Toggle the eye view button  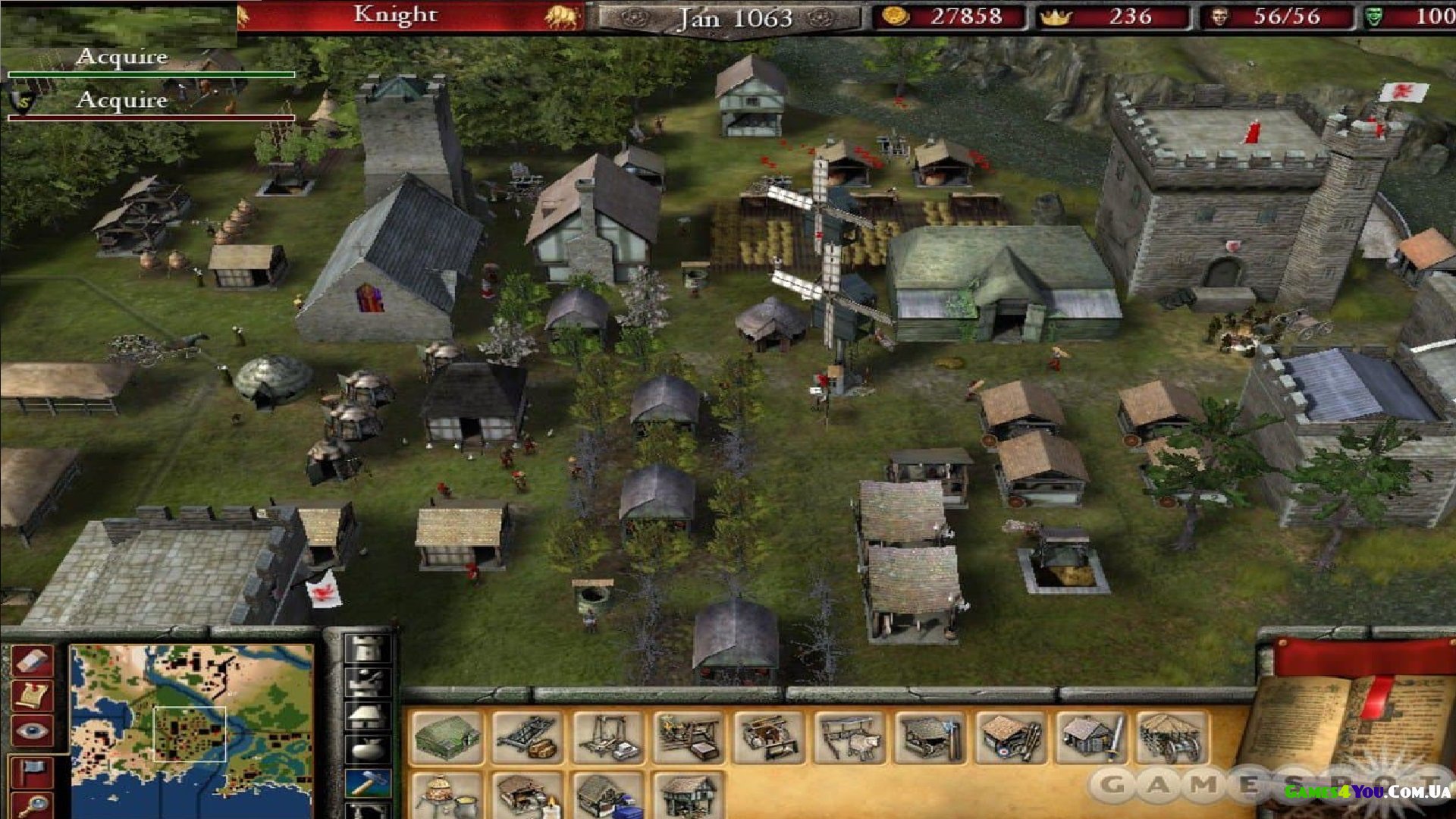tap(33, 731)
